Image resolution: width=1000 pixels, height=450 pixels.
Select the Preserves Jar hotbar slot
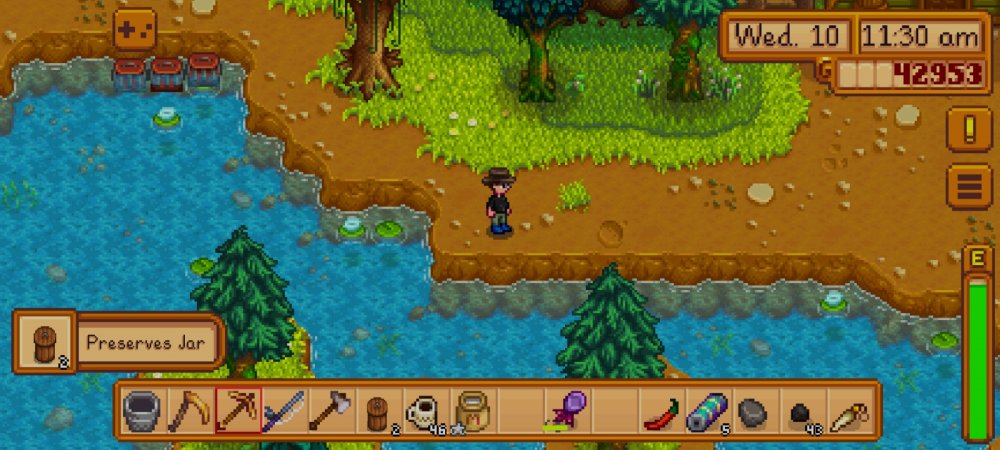[377, 410]
